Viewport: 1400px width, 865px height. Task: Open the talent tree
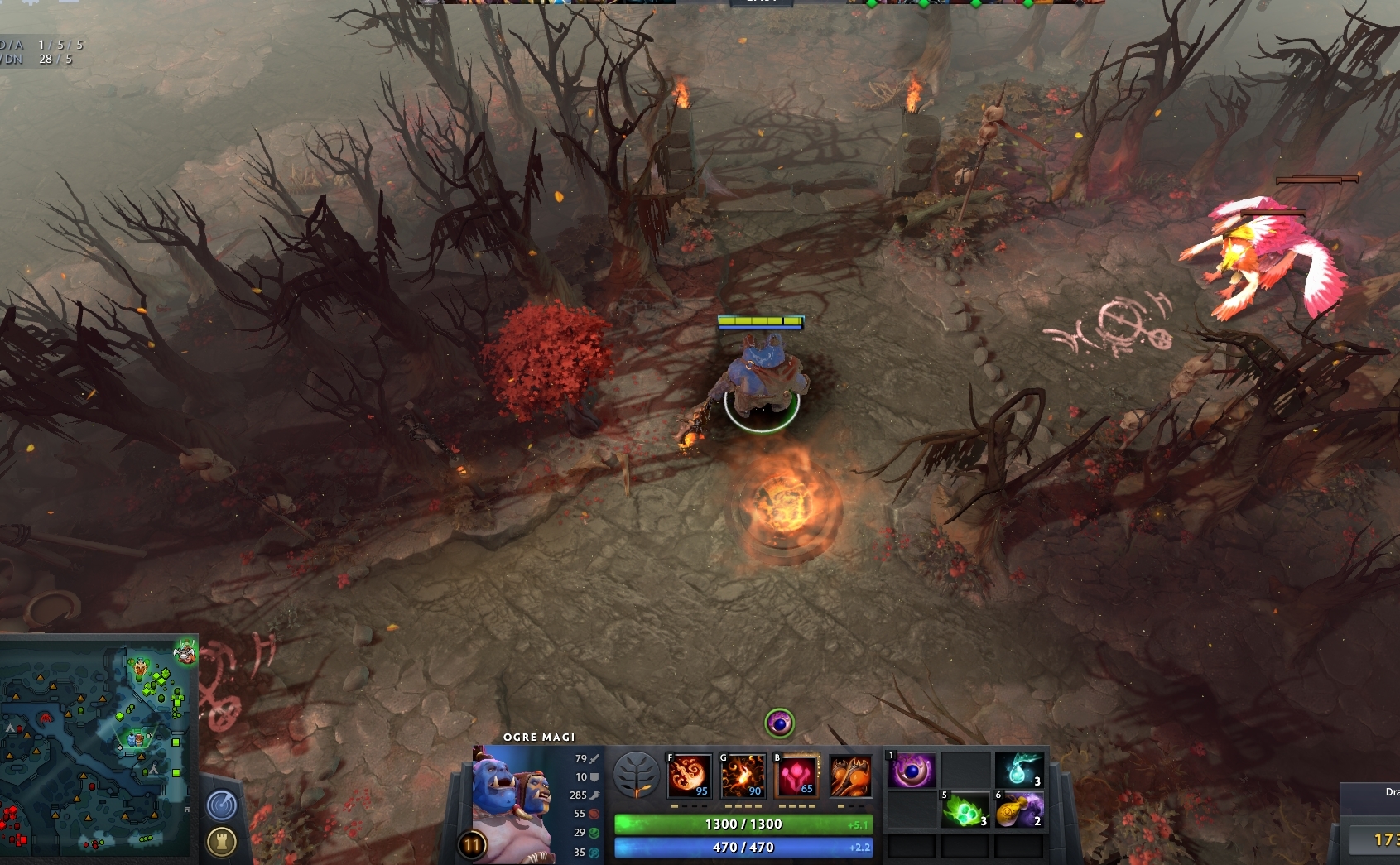pyautogui.click(x=636, y=775)
